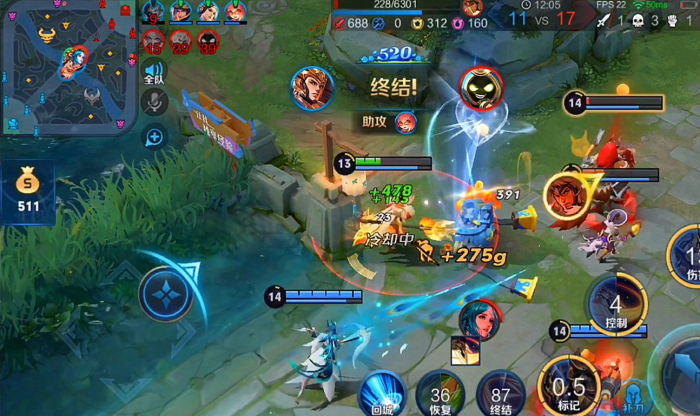The width and height of the screenshot is (700, 416).
Task: Open the quick chat plus bubble
Action: [x=154, y=136]
